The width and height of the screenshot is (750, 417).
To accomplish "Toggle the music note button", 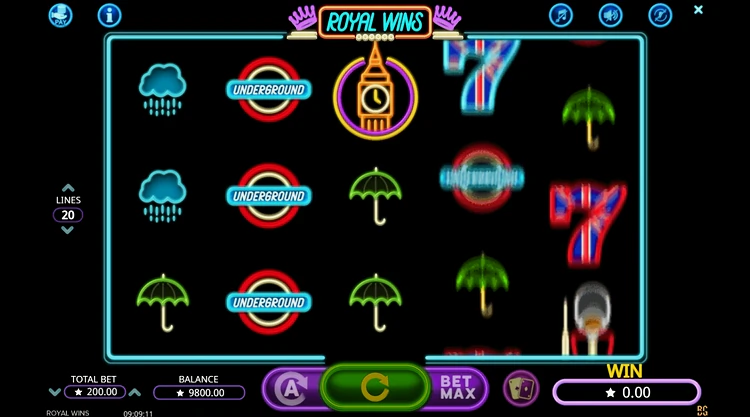I will coord(561,15).
